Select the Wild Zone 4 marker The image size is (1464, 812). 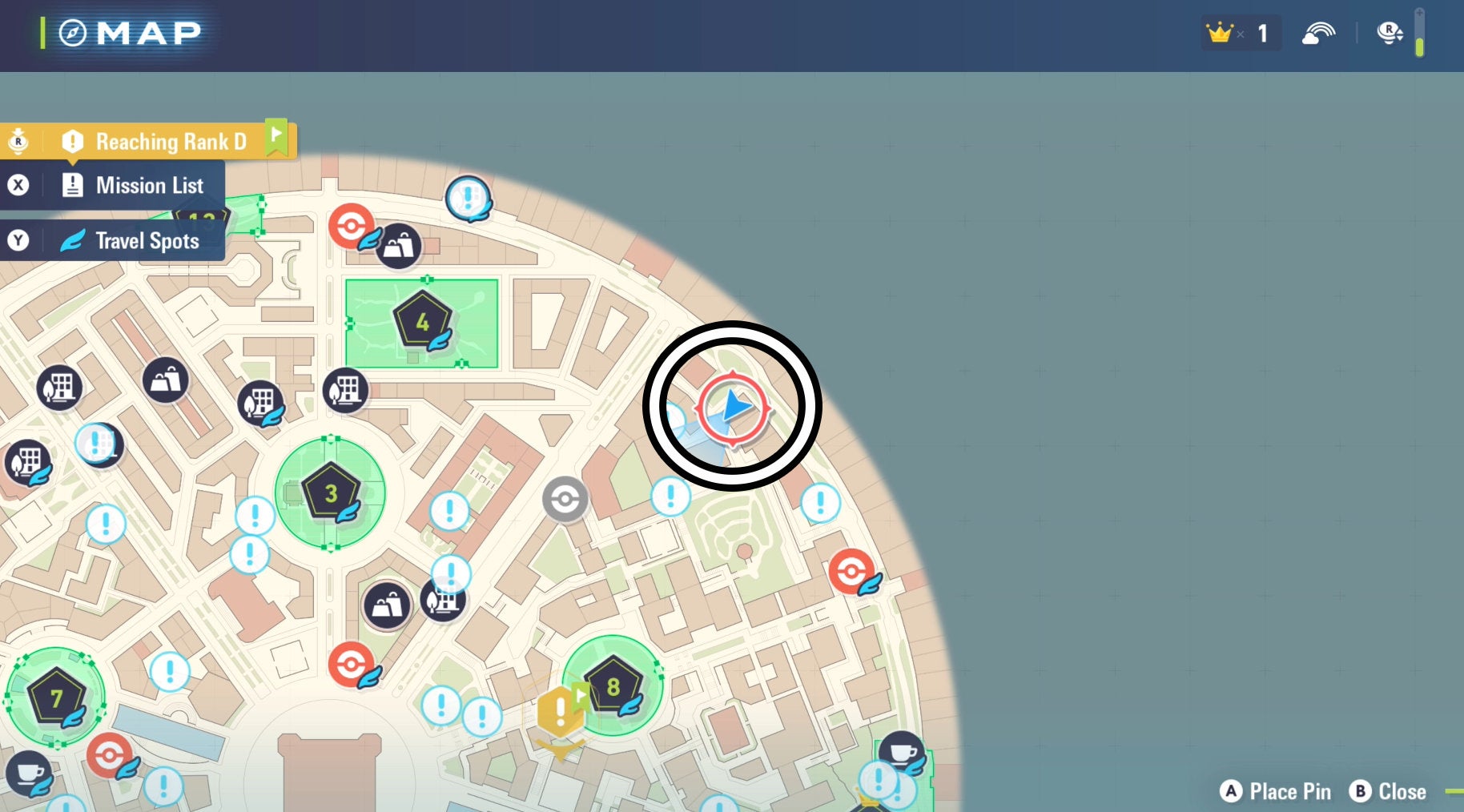pos(422,321)
